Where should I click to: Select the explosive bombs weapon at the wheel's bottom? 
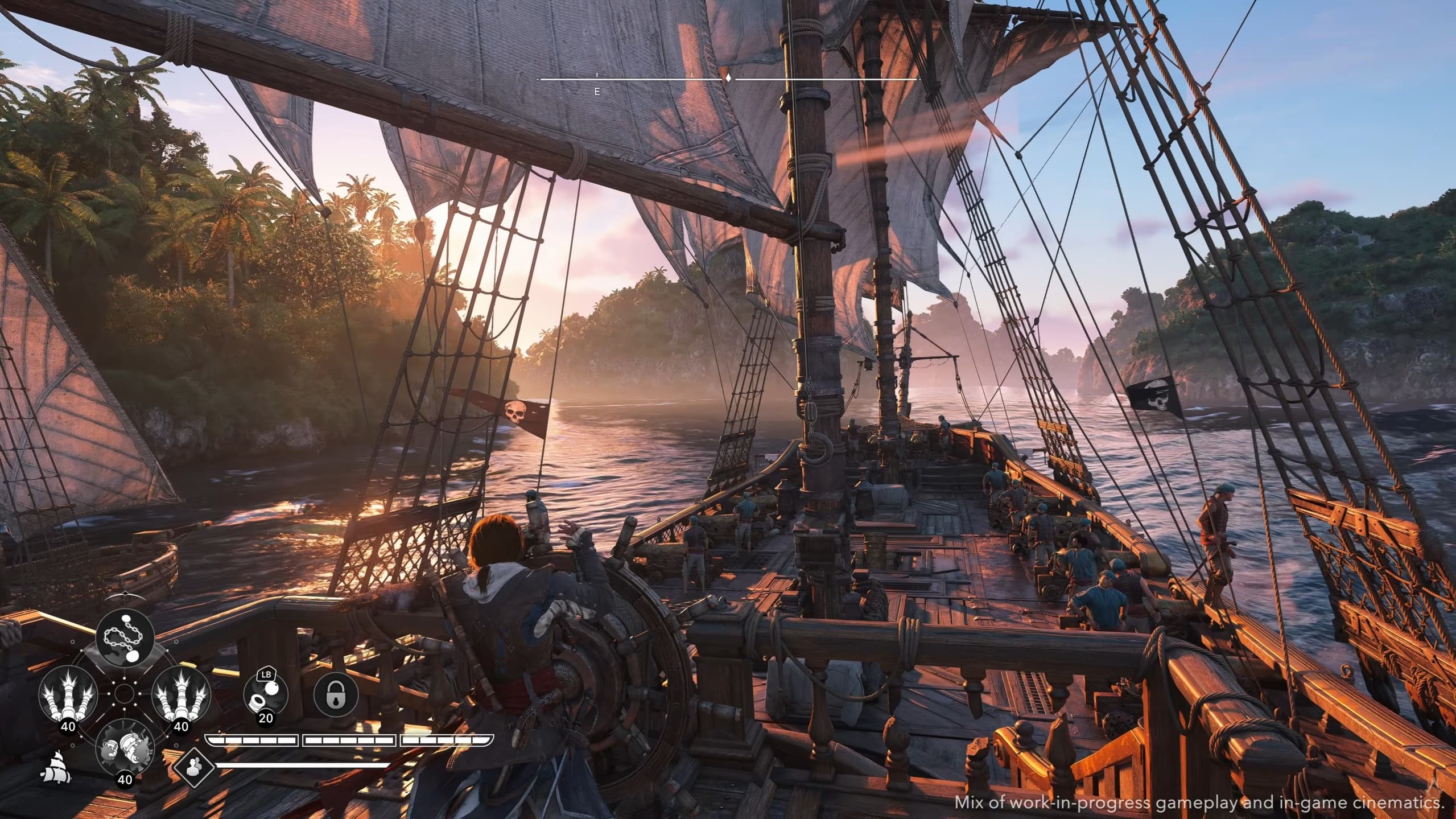coord(124,747)
